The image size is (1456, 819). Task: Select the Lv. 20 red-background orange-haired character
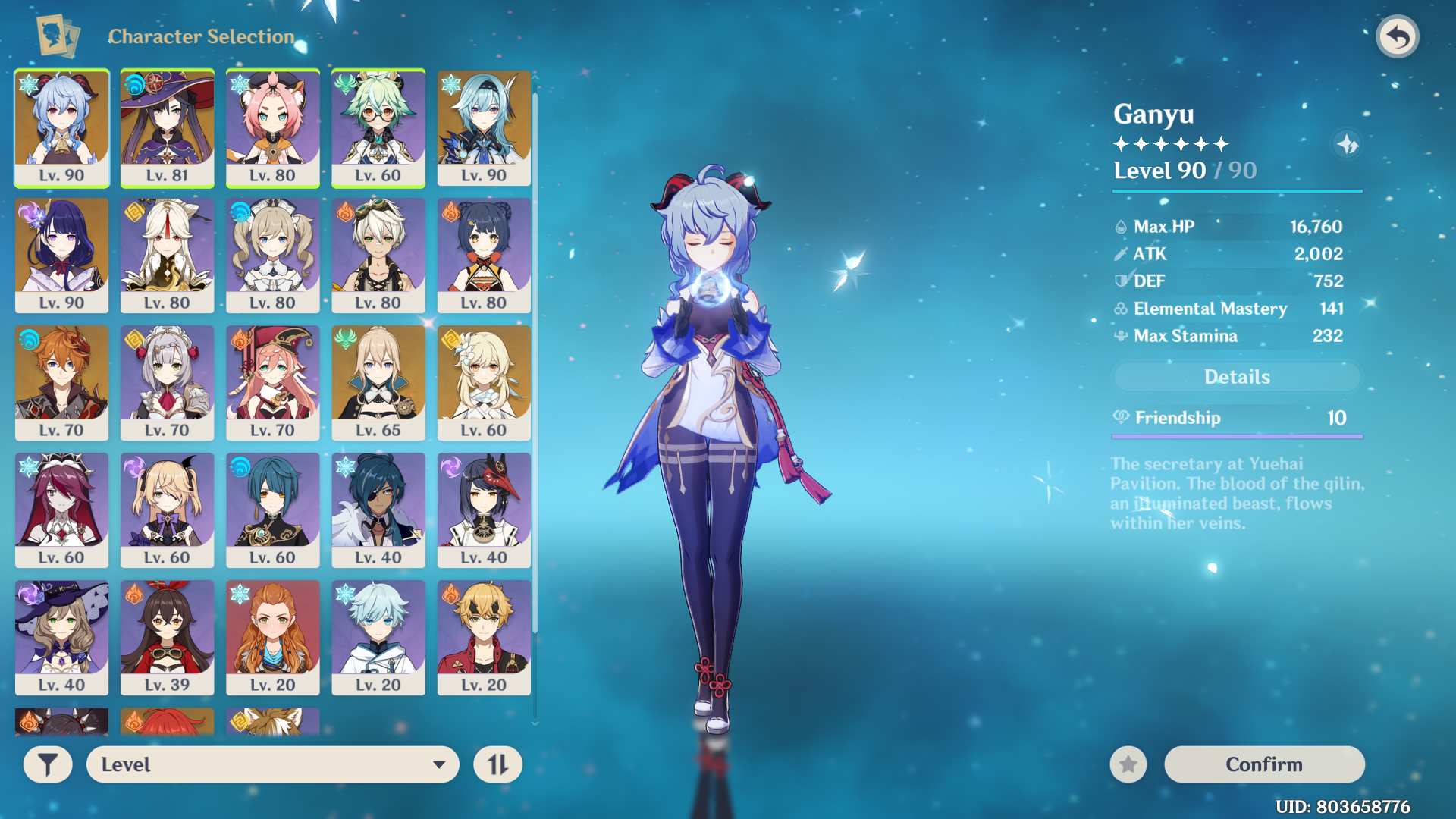click(x=273, y=637)
